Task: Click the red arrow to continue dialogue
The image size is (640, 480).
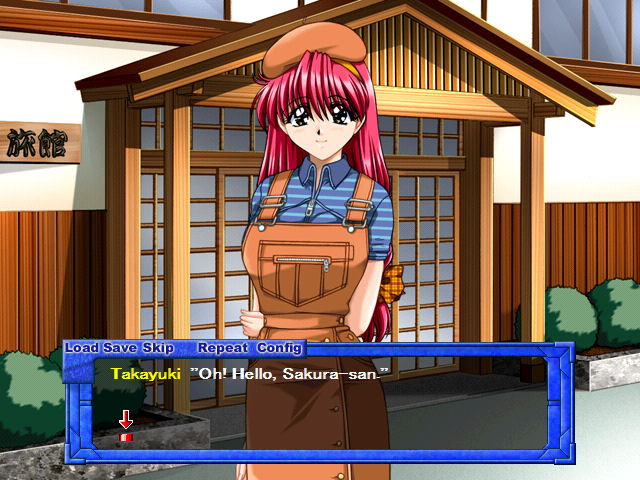Action: (126, 424)
